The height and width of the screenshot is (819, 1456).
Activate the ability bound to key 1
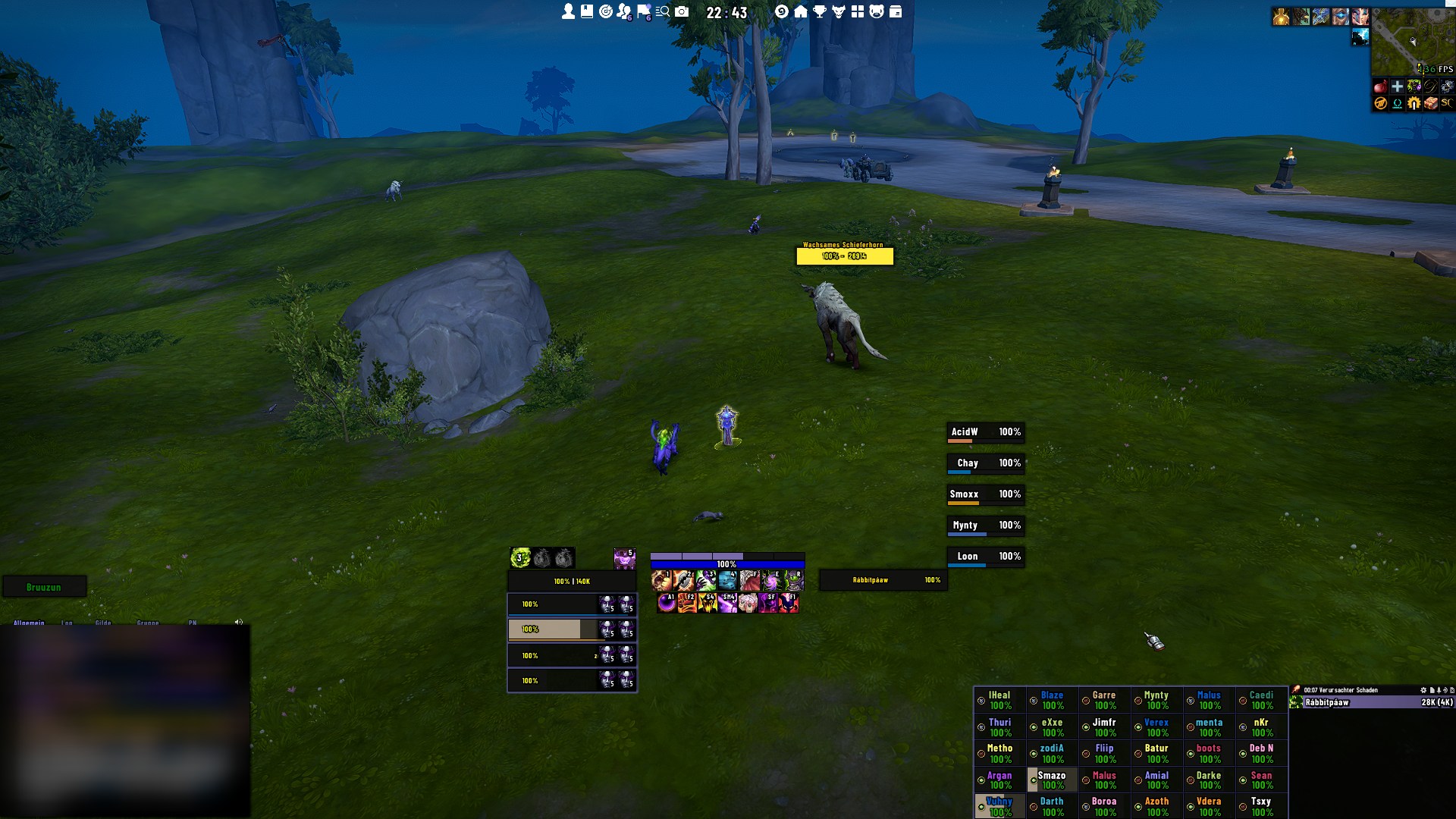[661, 581]
